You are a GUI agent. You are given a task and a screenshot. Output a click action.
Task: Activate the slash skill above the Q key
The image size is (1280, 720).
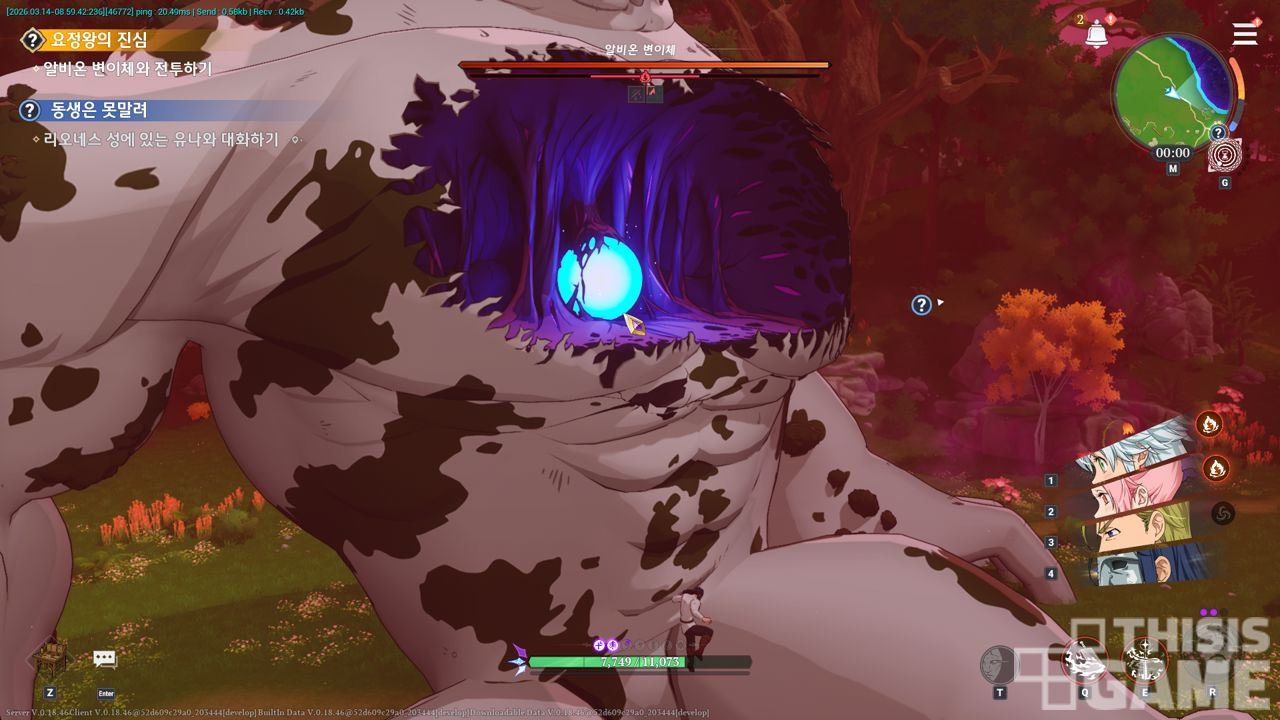1084,660
